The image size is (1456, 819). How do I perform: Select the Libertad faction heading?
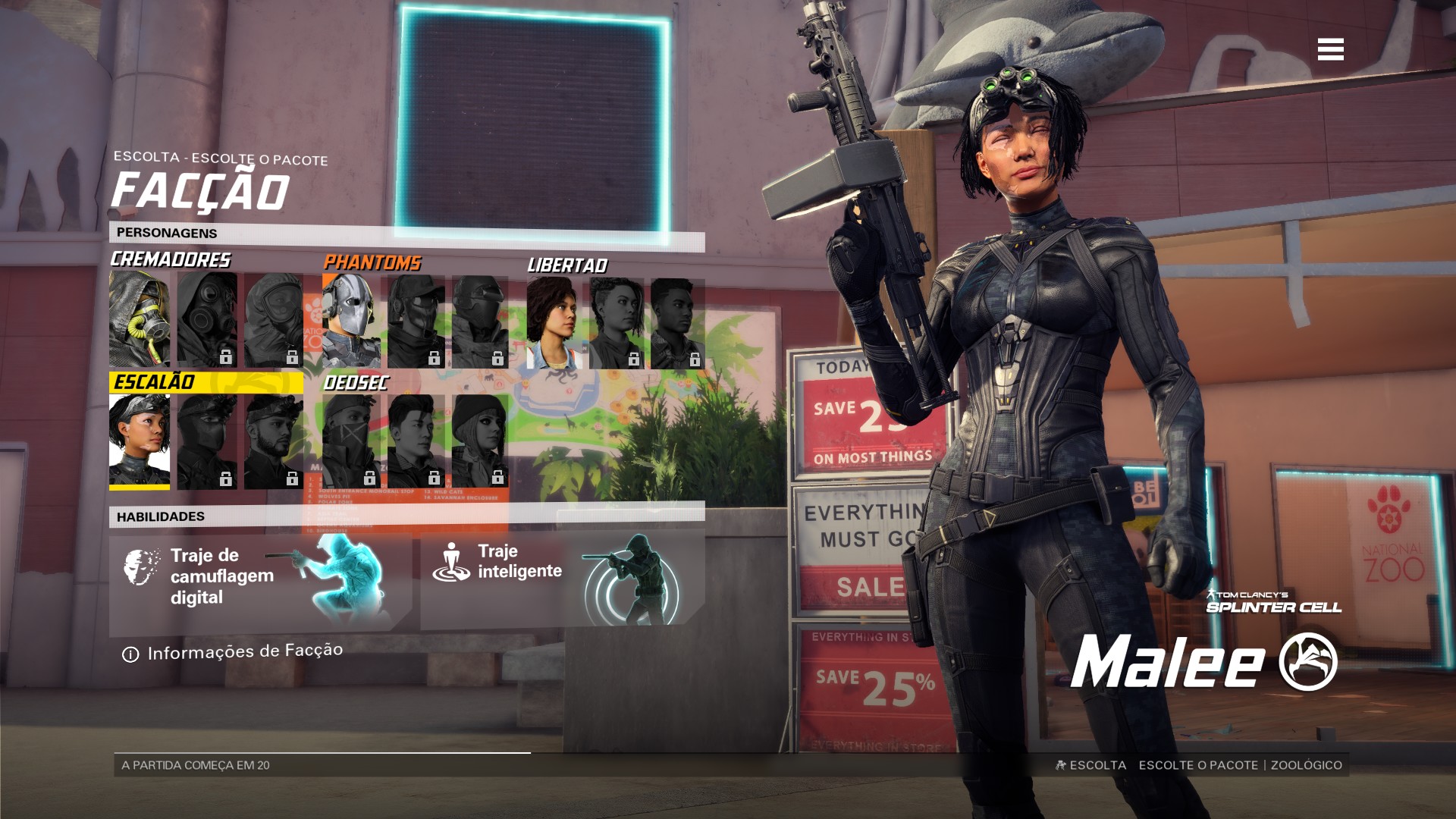coord(567,265)
